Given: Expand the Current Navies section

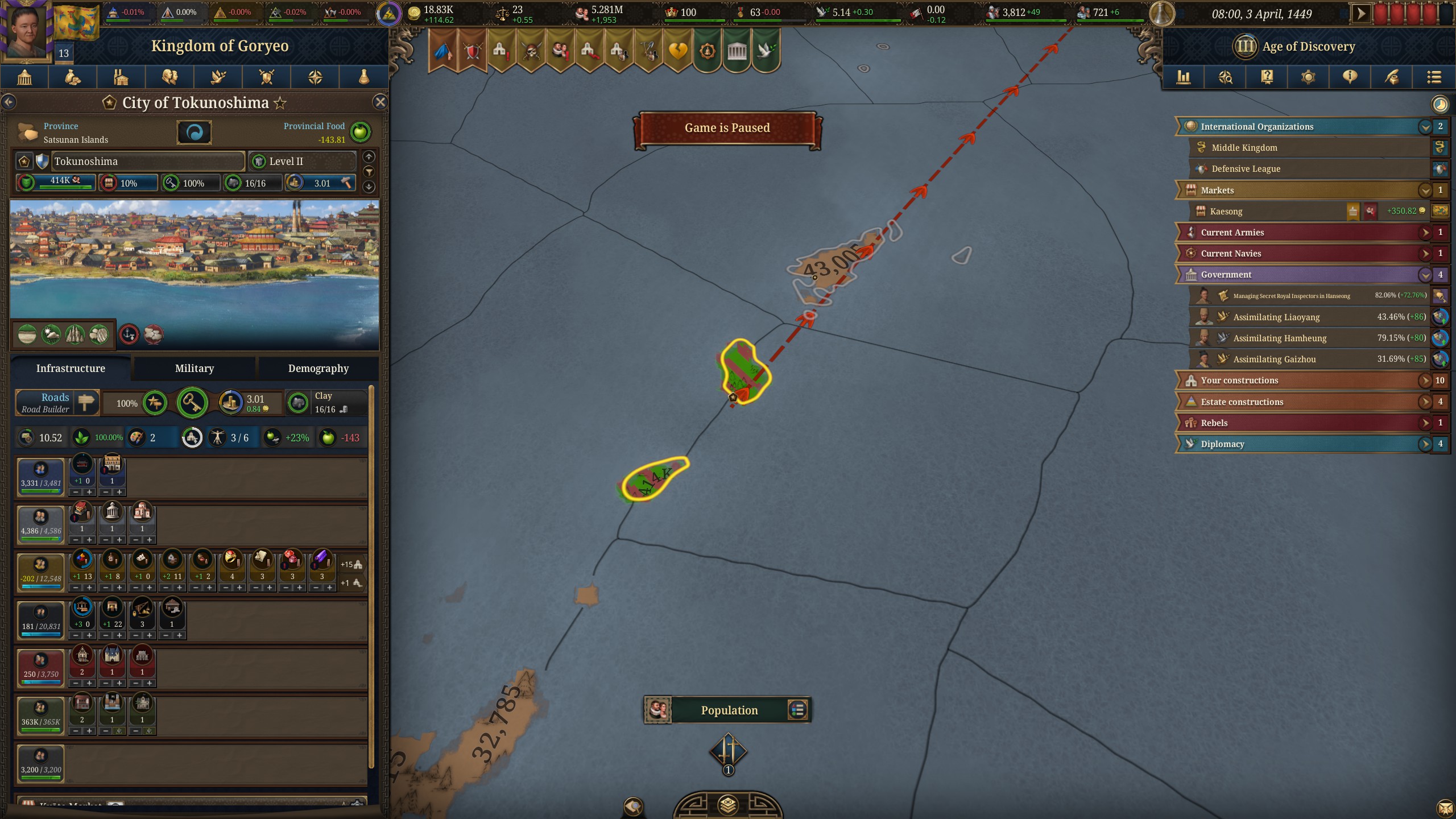Looking at the screenshot, I should tap(1425, 253).
